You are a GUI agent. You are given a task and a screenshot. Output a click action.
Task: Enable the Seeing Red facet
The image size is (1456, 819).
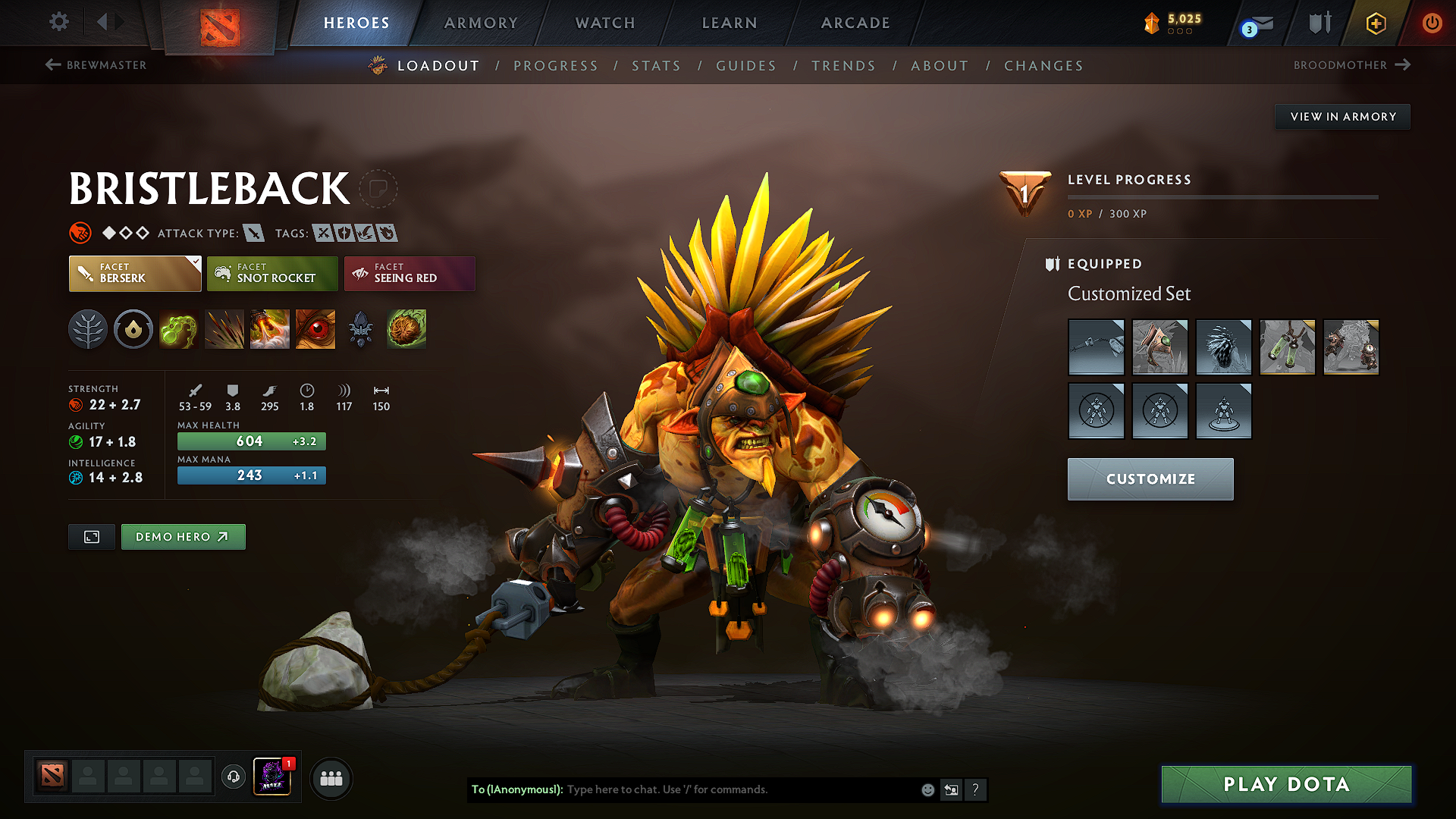(x=409, y=274)
